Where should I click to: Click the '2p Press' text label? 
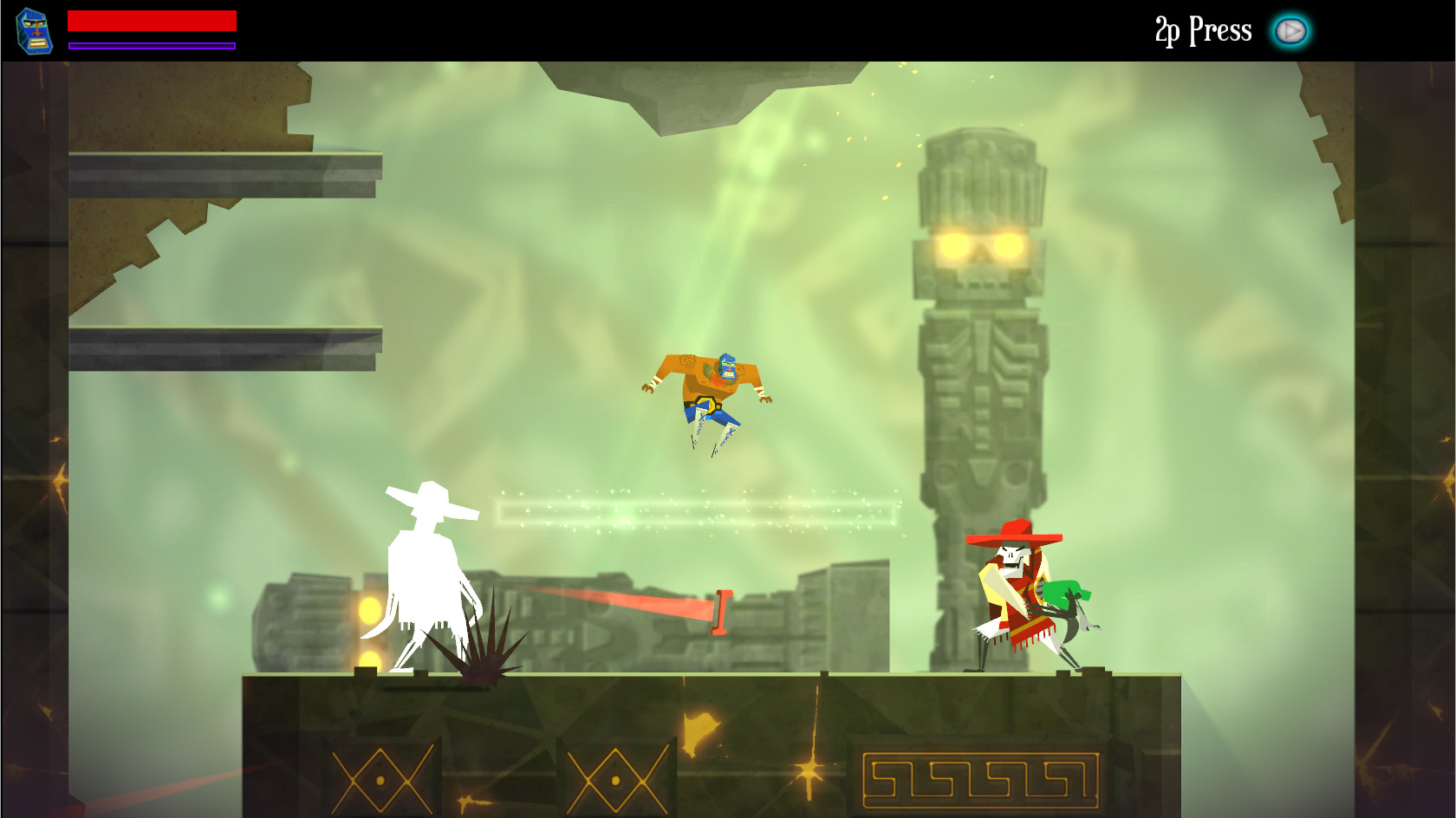1201,29
